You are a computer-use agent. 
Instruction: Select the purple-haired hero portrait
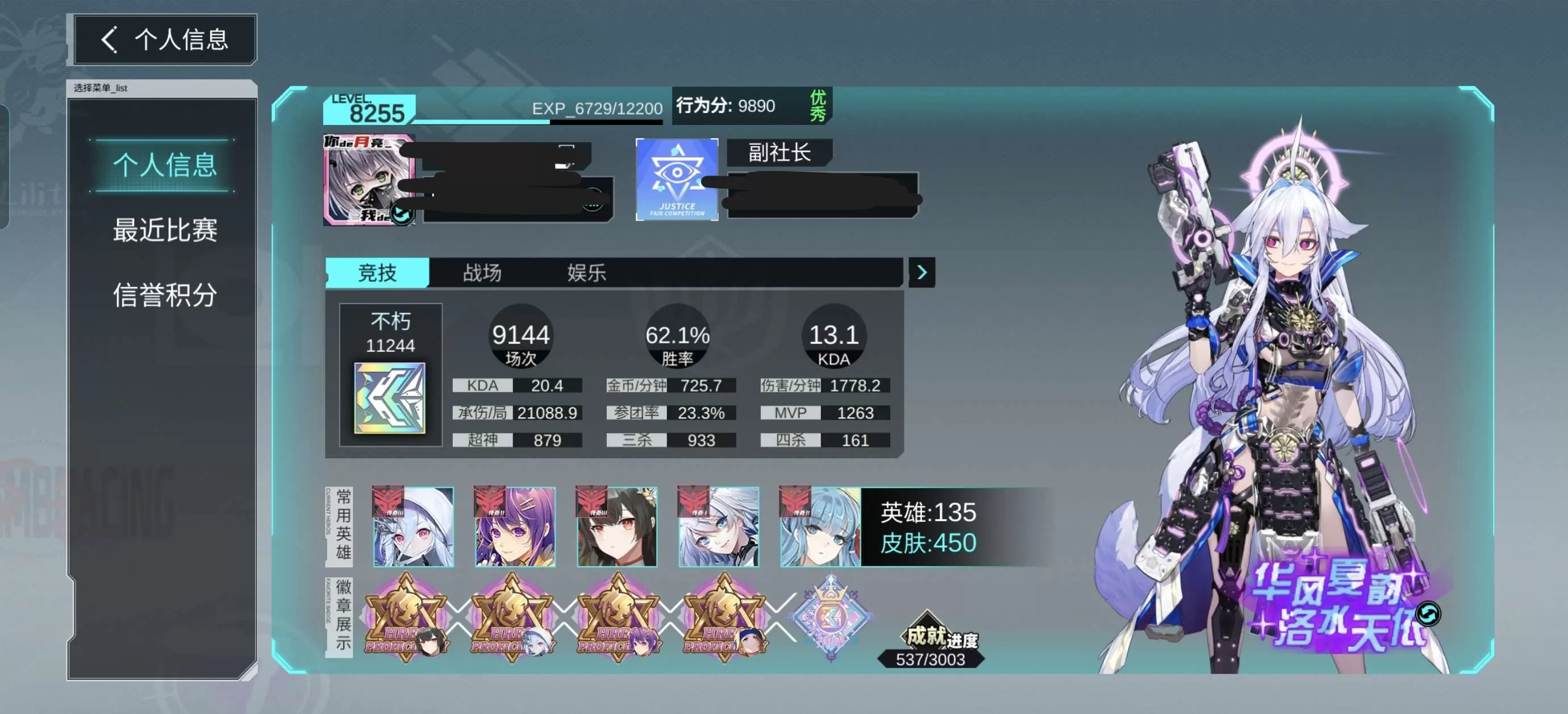tap(515, 527)
